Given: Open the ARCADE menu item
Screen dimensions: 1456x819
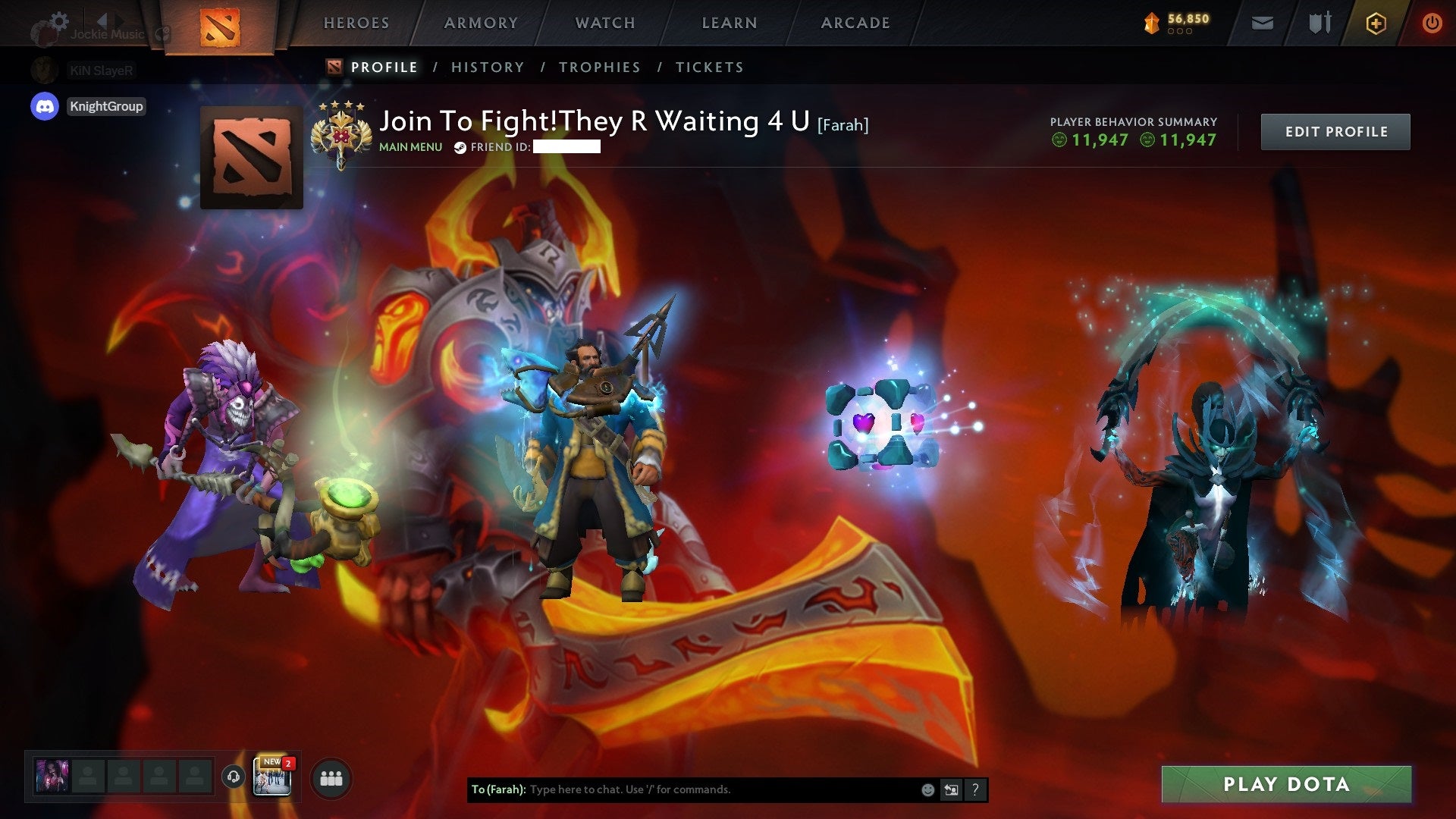Looking at the screenshot, I should pos(855,23).
